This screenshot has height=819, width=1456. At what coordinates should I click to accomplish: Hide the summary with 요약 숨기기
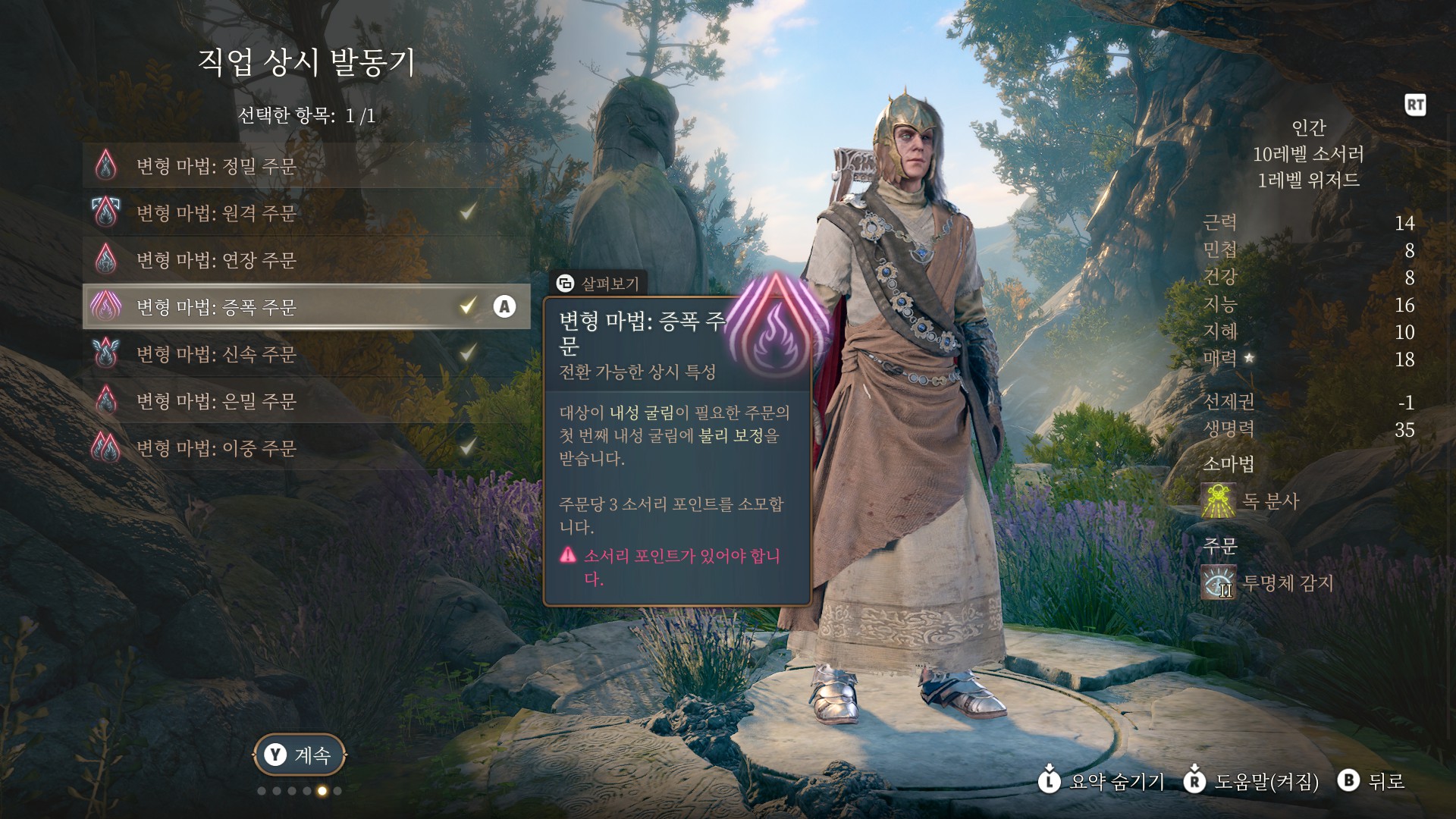pyautogui.click(x=1102, y=781)
